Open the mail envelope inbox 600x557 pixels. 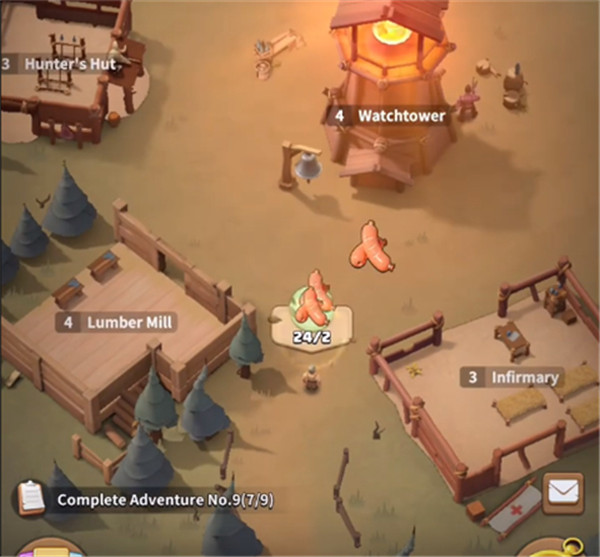[x=563, y=493]
